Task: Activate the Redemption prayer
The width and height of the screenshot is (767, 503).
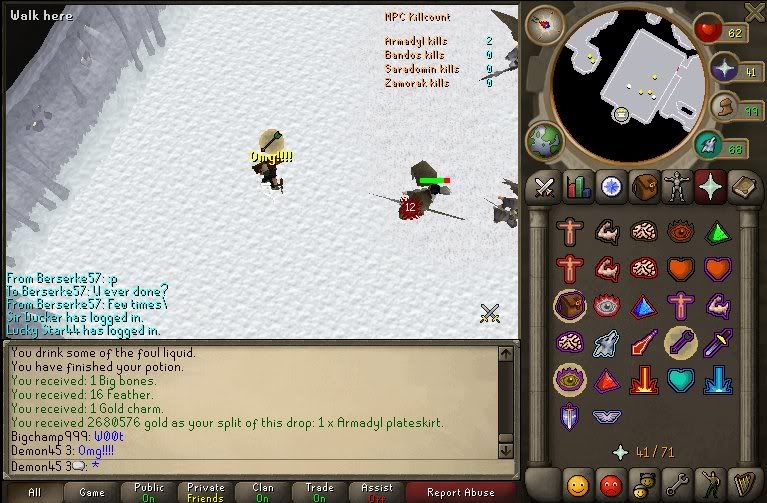Action: click(x=680, y=379)
